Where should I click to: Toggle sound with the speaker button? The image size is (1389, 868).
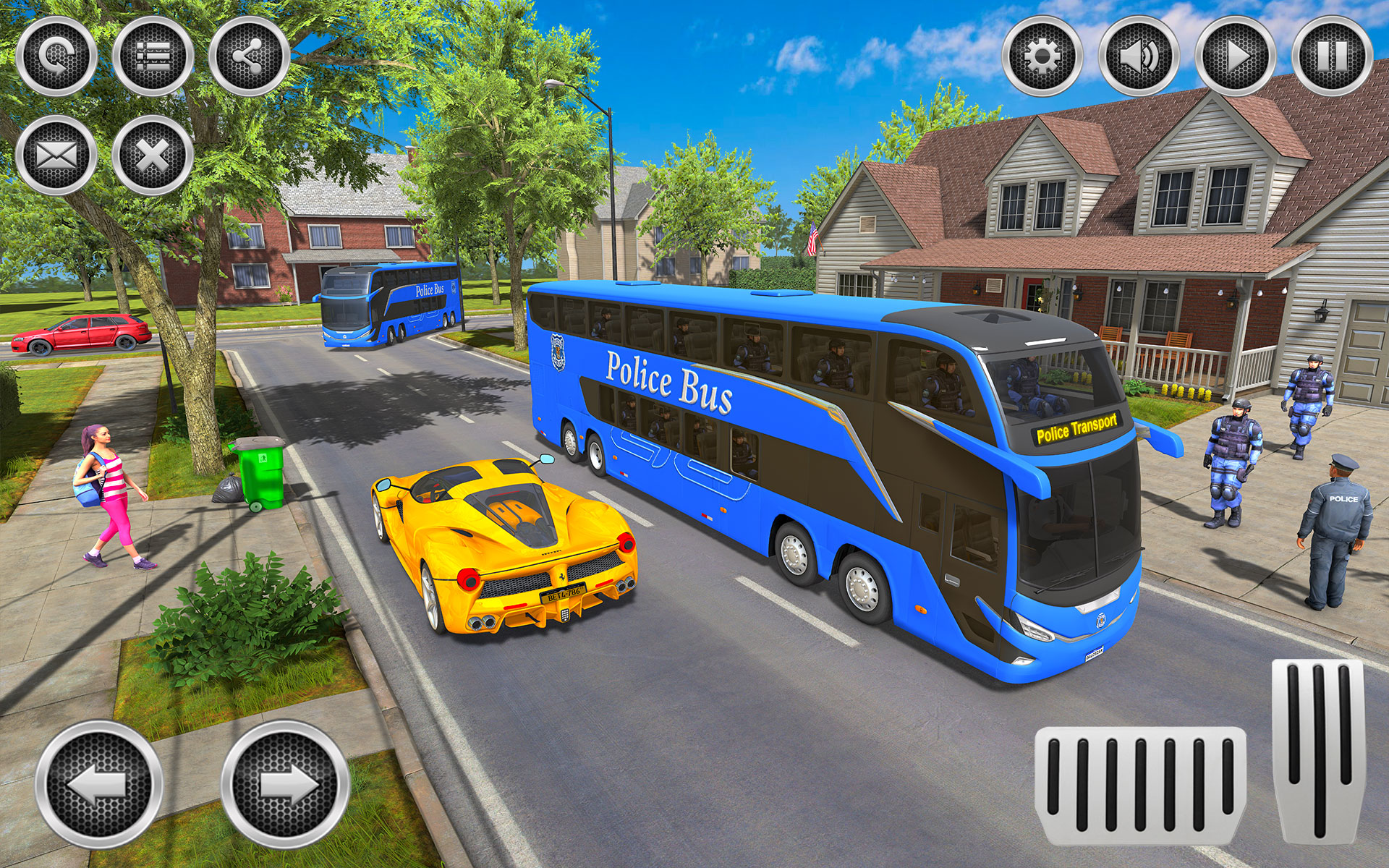pyautogui.click(x=1139, y=56)
